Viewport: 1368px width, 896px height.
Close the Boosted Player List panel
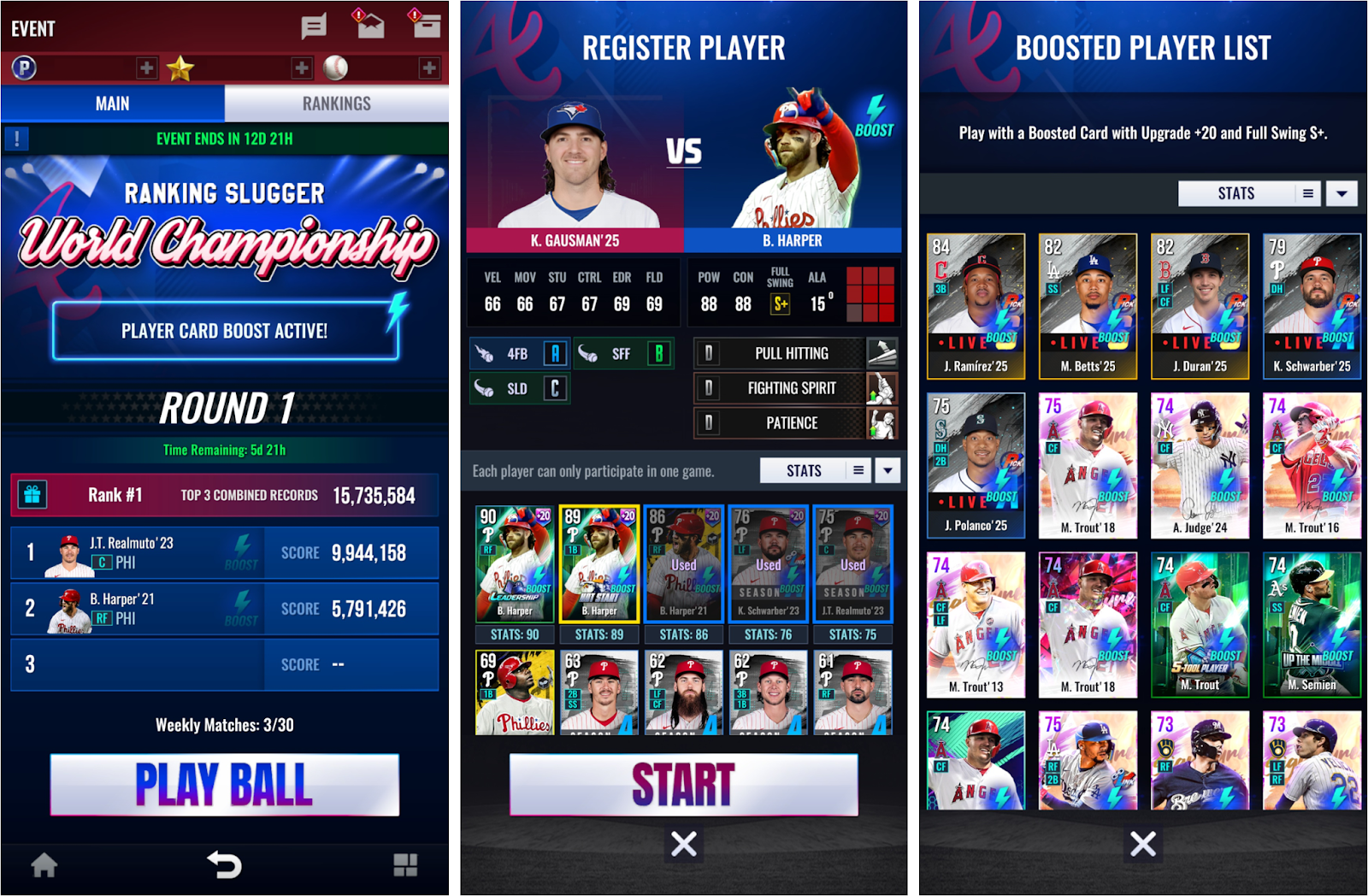(x=1142, y=844)
